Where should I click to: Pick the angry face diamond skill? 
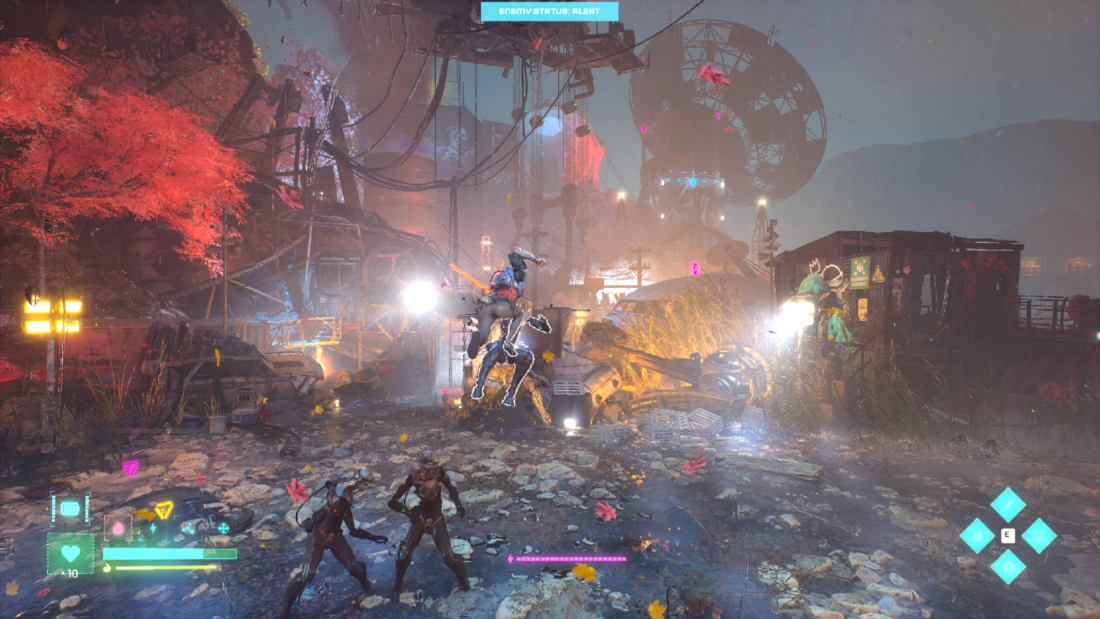pos(1039,535)
